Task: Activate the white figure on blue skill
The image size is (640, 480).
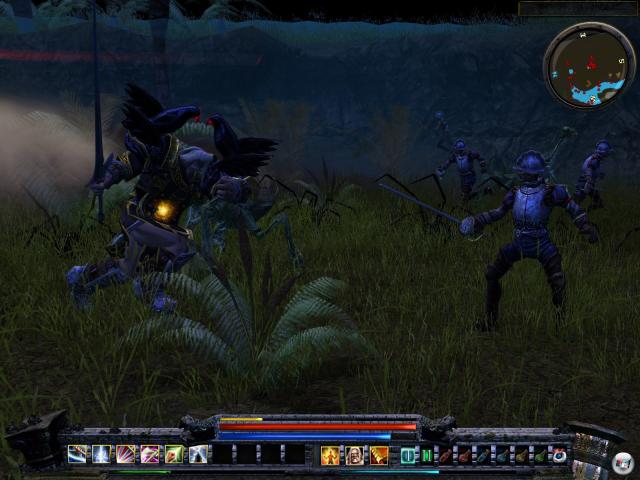Action: [198, 454]
